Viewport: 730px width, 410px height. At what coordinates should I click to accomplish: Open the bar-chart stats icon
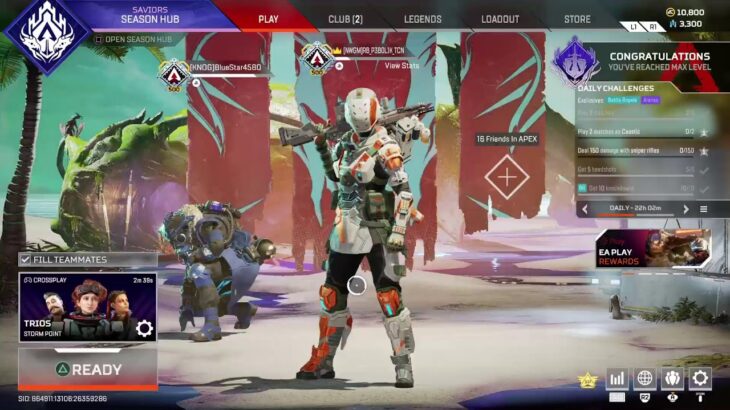point(617,378)
